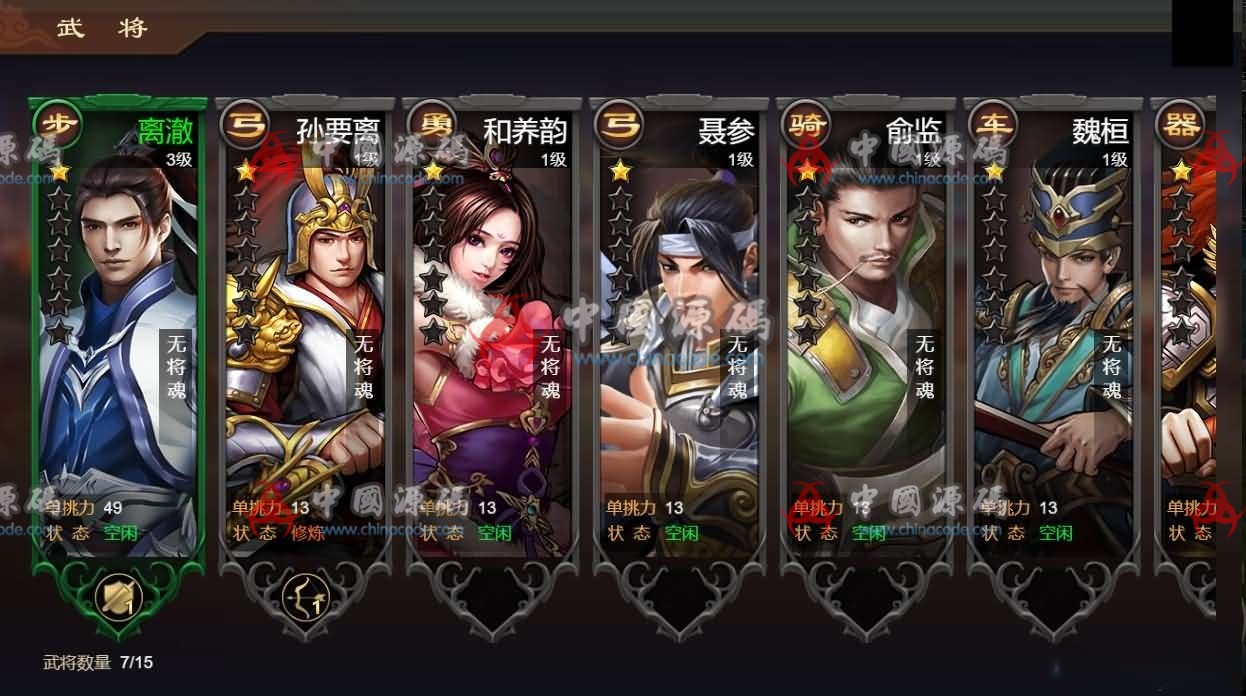The width and height of the screenshot is (1246, 696).
Task: Click the bow skill icon under 孙要离
Action: point(305,597)
